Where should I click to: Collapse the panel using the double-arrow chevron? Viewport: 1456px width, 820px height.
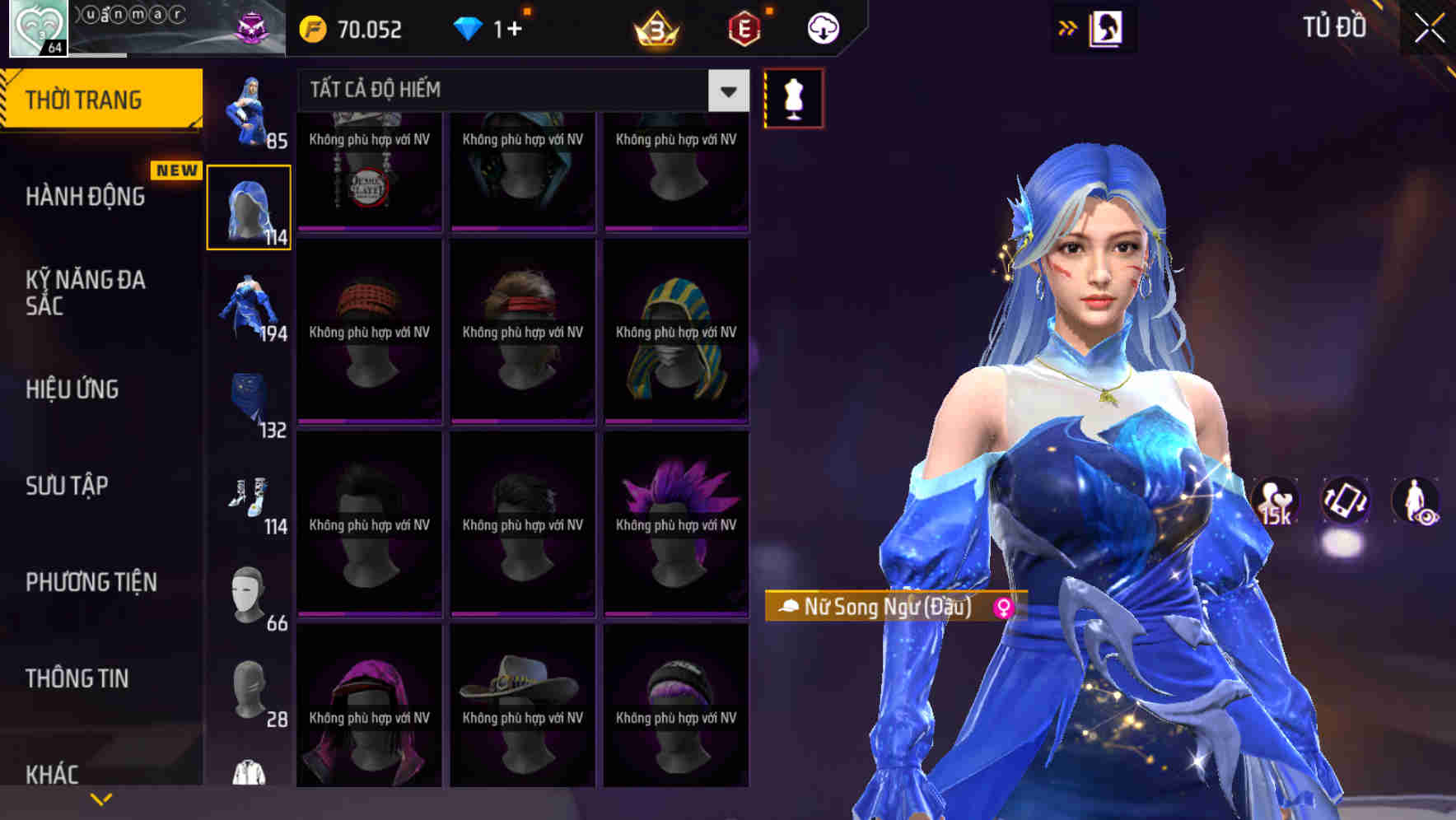(x=1068, y=27)
